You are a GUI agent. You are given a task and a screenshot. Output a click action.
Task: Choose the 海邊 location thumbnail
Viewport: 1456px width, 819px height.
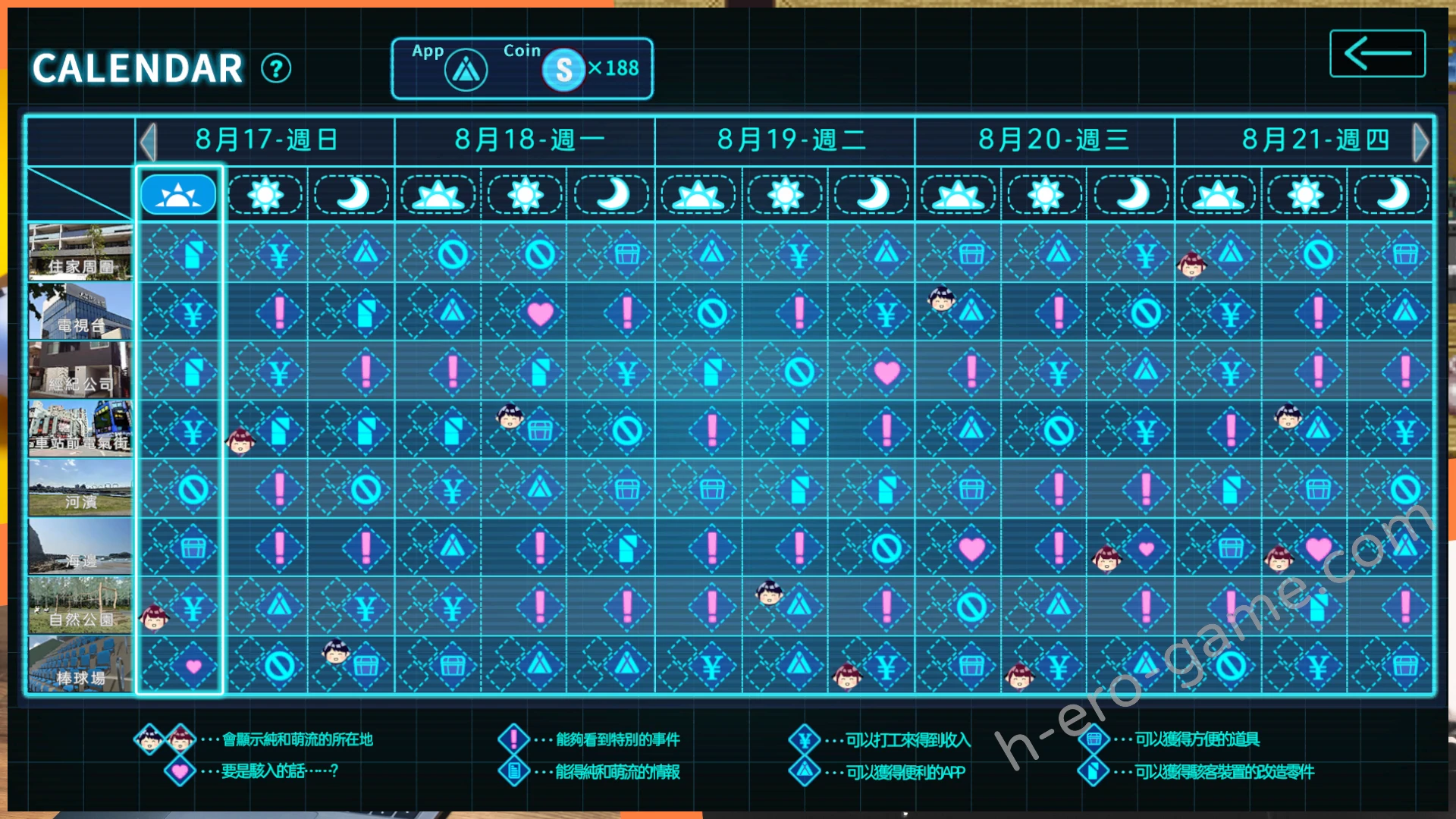(x=80, y=547)
